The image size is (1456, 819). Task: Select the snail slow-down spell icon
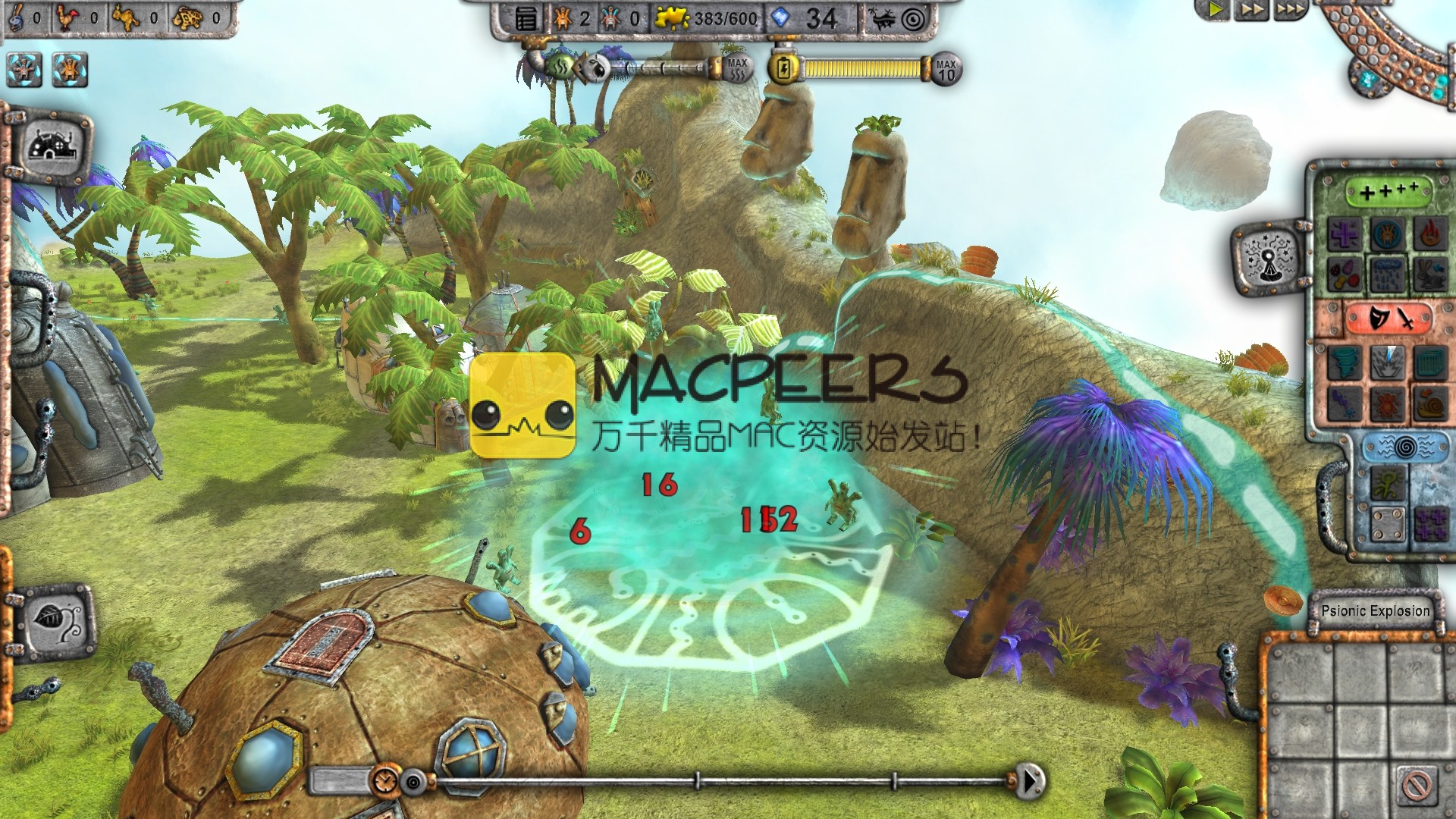(x=1430, y=402)
